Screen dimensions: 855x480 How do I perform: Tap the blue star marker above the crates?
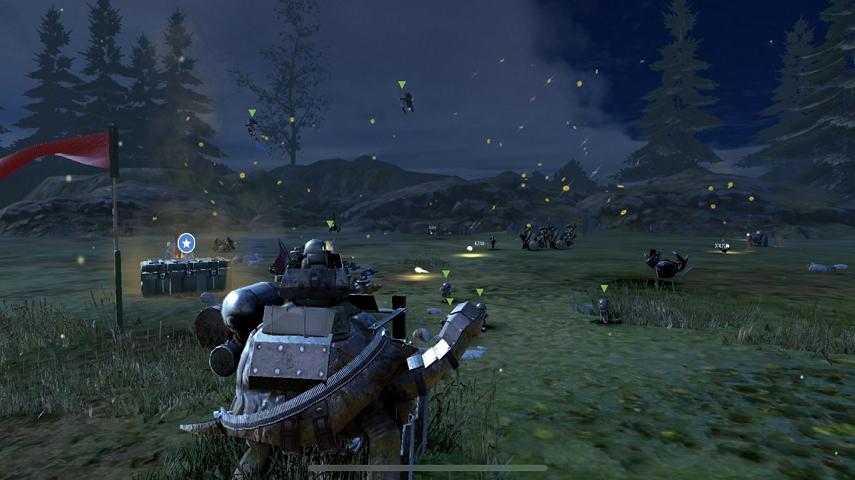click(185, 242)
